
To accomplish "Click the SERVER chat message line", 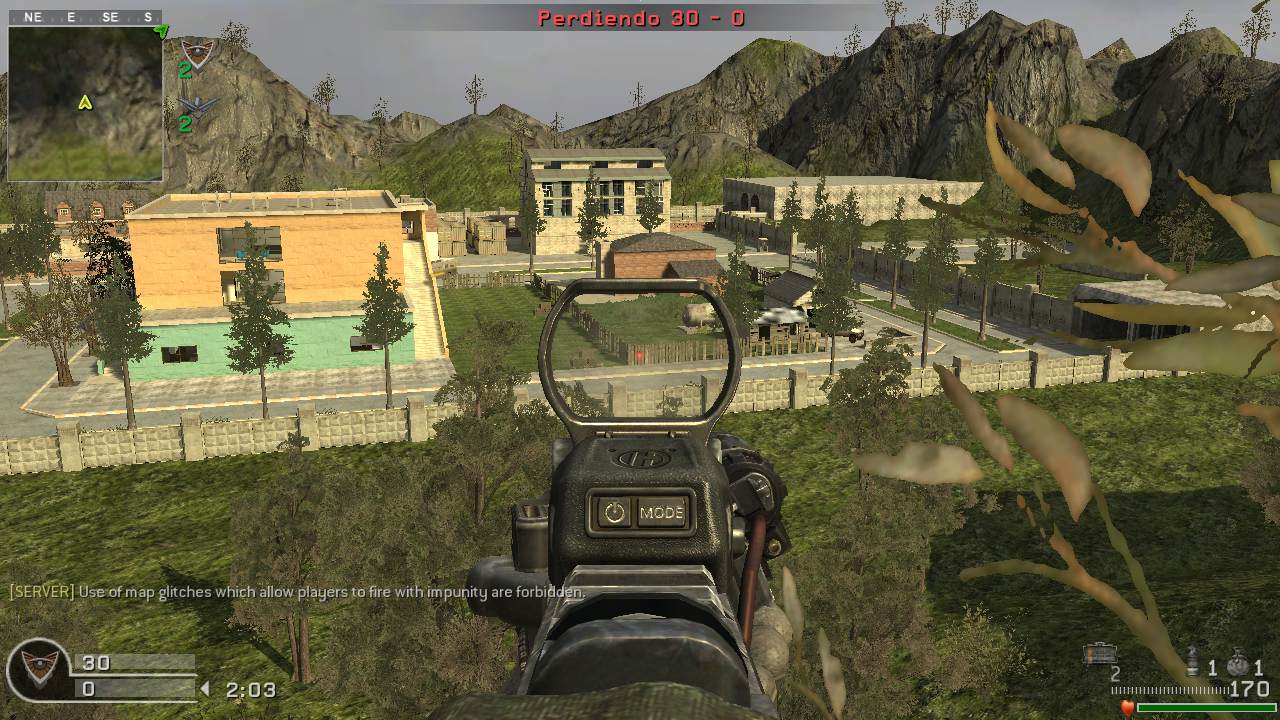I will click(297, 592).
